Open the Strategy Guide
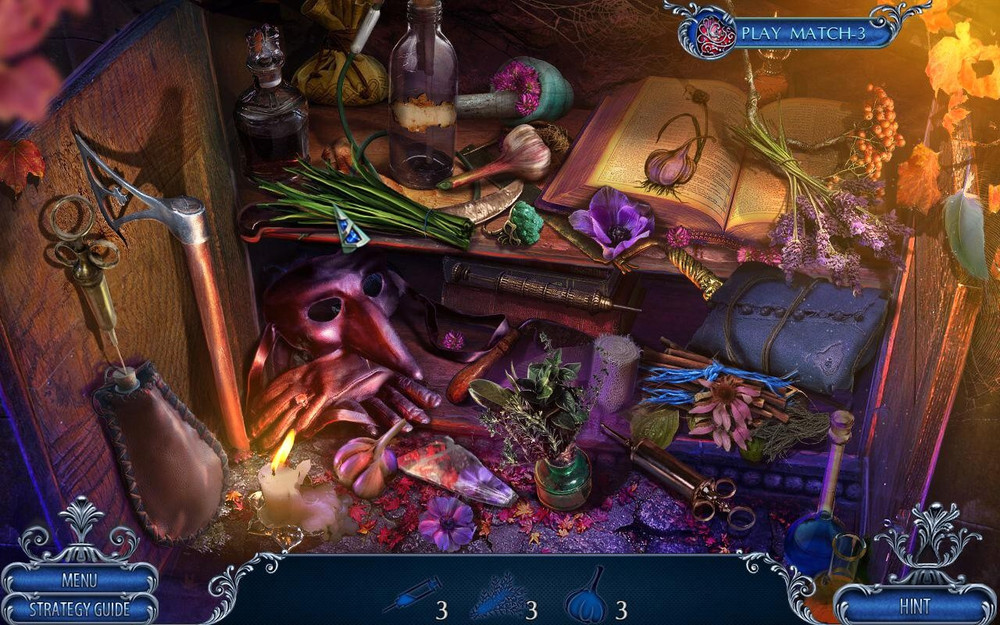The height and width of the screenshot is (625, 1000). pos(79,608)
